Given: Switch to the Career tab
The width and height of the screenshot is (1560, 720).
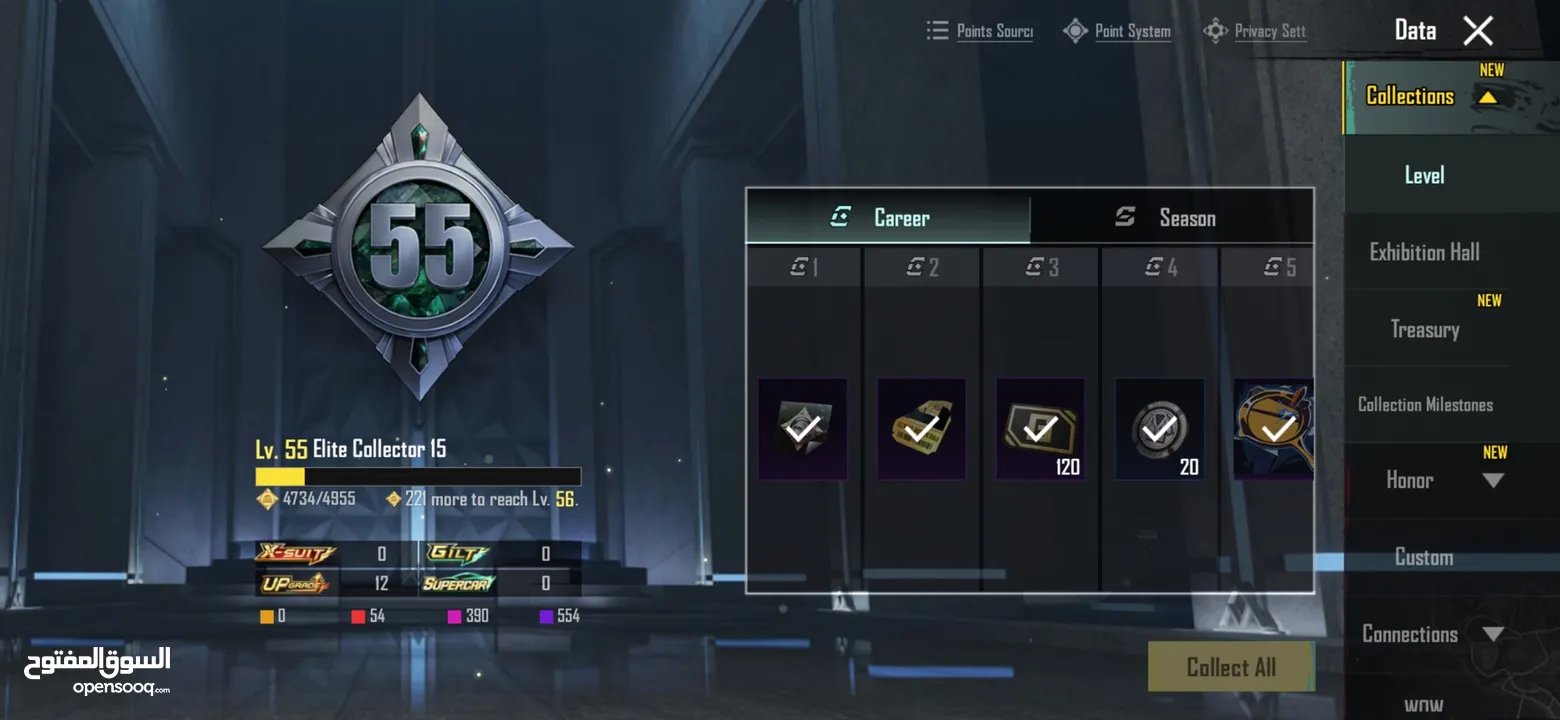Looking at the screenshot, I should (x=887, y=218).
